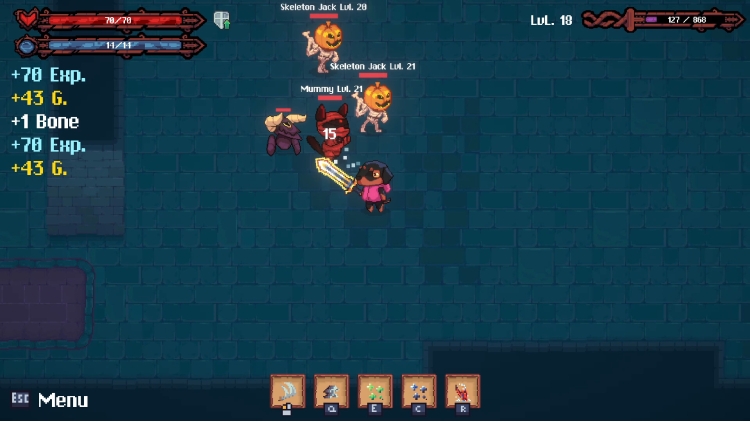Viewport: 750px width, 422px height.
Task: Trigger the red flame ability slot
Action: (462, 391)
